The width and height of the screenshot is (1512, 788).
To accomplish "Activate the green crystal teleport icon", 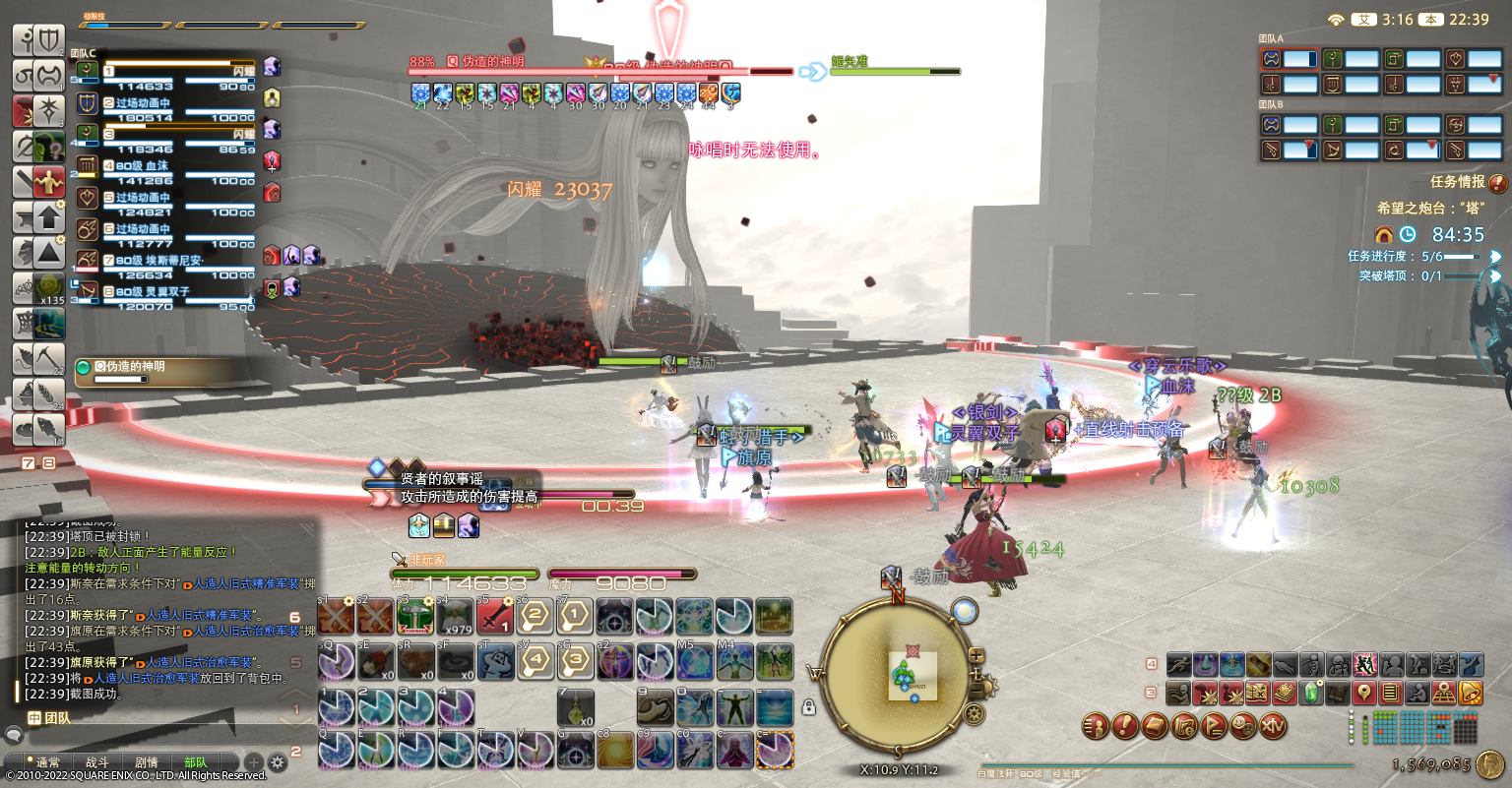I will pyautogui.click(x=1311, y=694).
